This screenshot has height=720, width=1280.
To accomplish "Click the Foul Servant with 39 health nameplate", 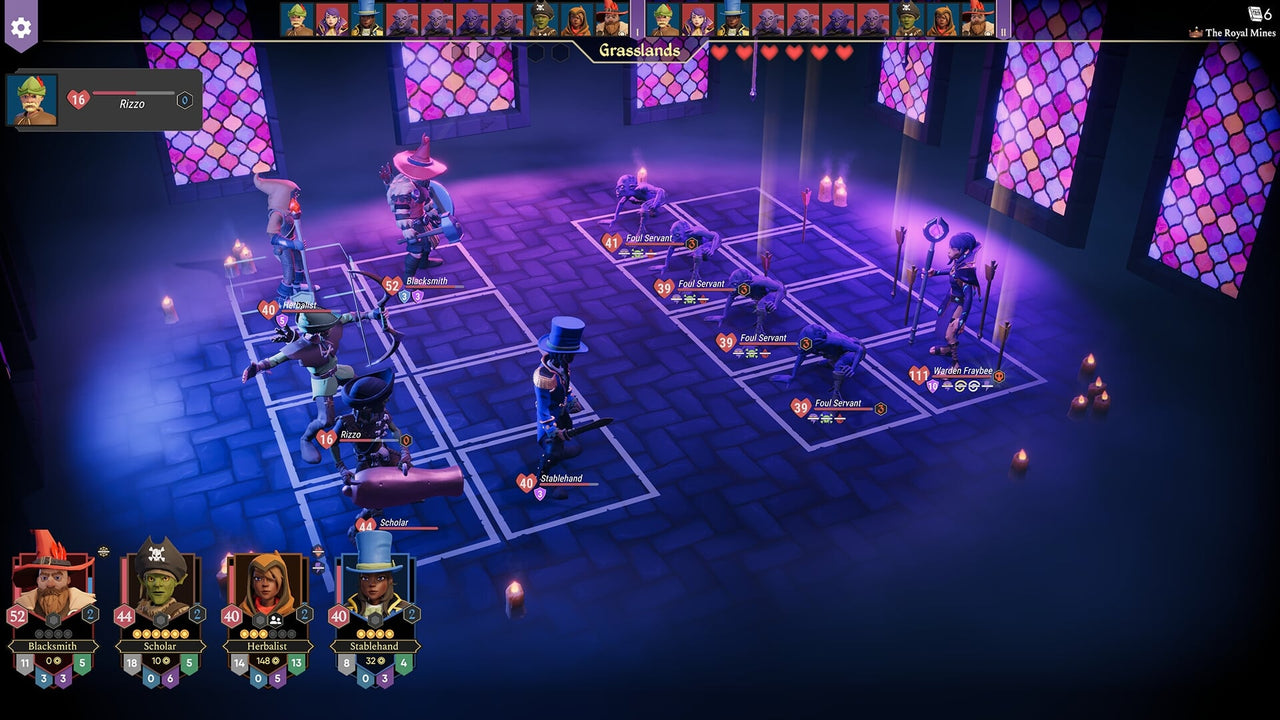I will coord(701,284).
